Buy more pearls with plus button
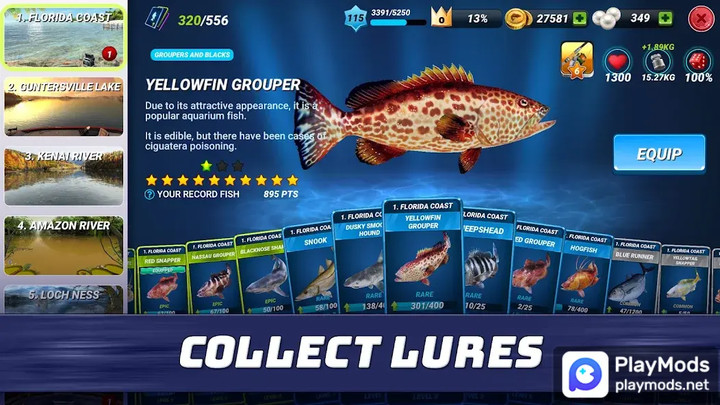Viewport: 720px width, 405px height. tap(666, 18)
